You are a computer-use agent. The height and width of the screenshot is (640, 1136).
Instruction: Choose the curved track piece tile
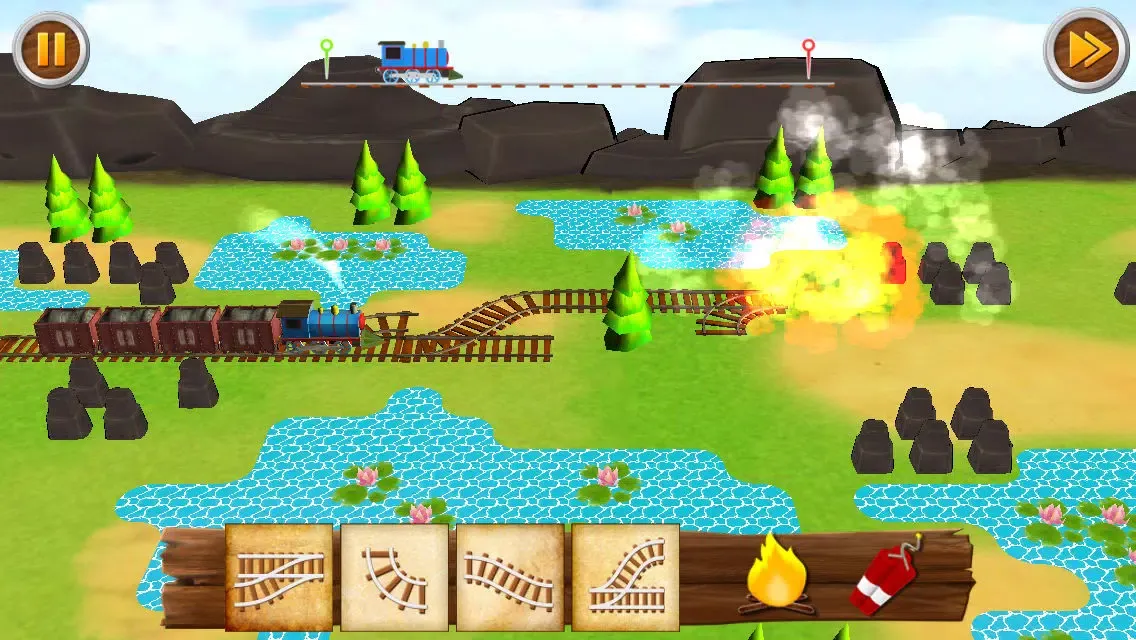395,578
